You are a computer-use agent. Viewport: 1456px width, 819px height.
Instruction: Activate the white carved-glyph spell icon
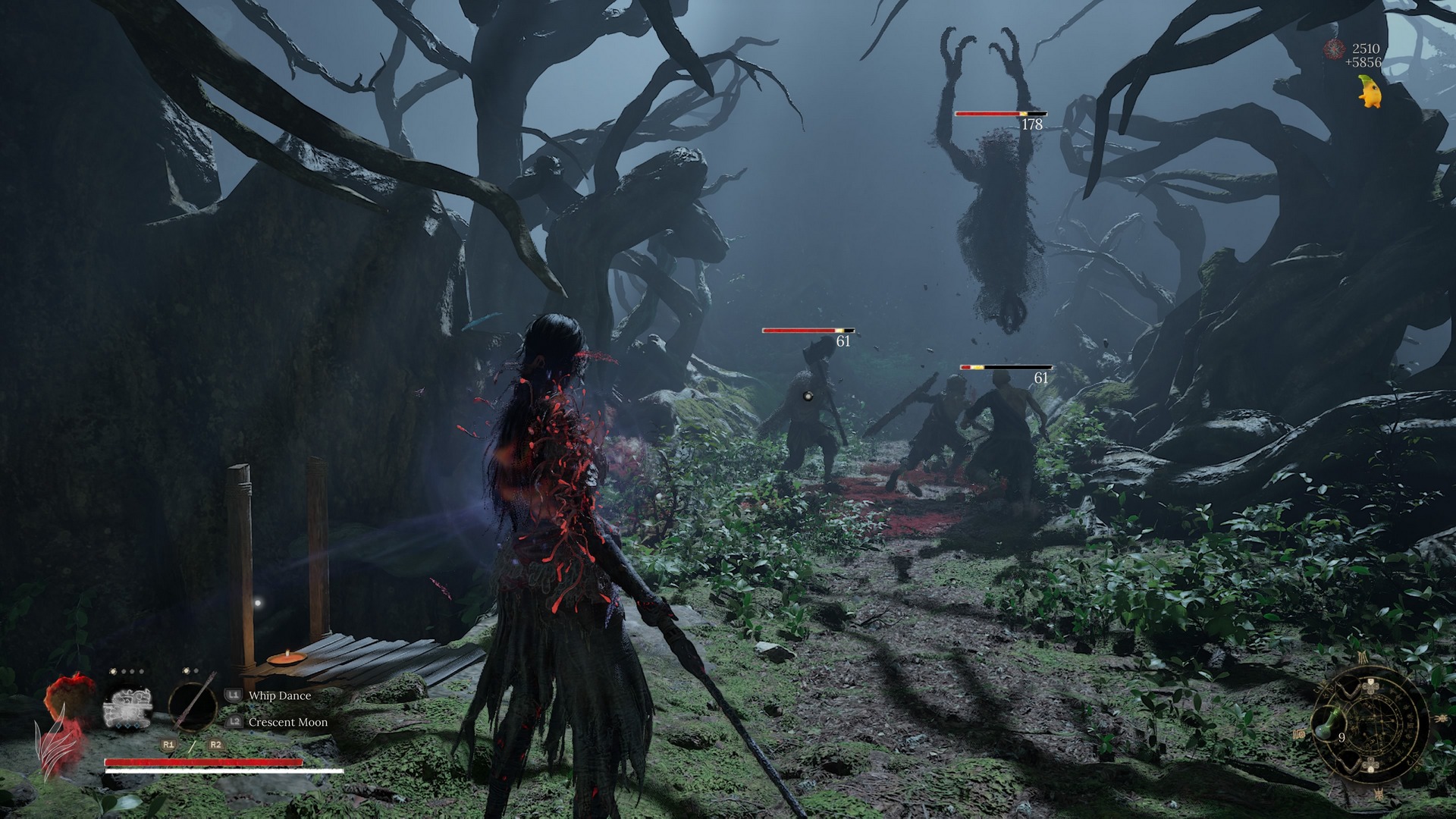127,708
